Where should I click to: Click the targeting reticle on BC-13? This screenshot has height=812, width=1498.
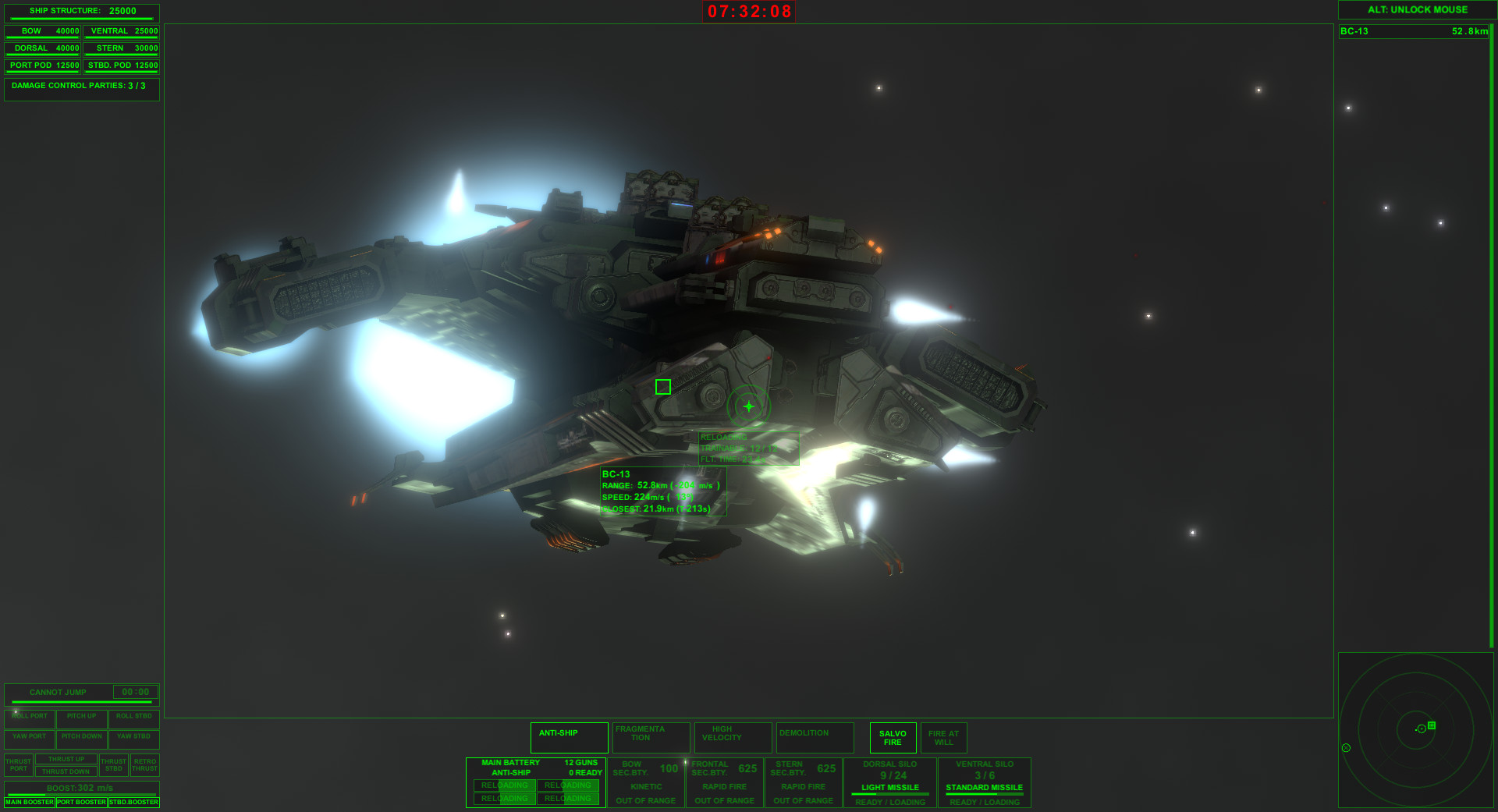coord(748,406)
